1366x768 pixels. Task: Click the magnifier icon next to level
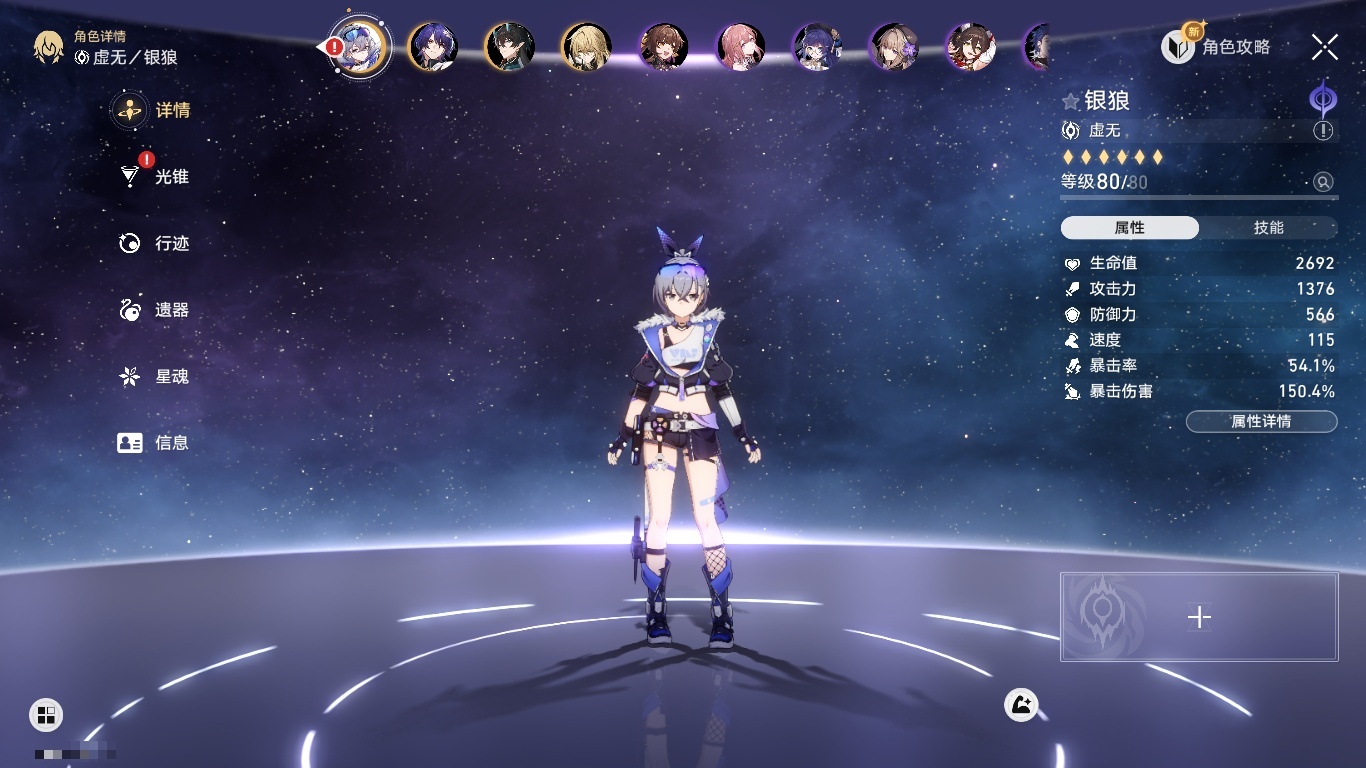(1323, 182)
